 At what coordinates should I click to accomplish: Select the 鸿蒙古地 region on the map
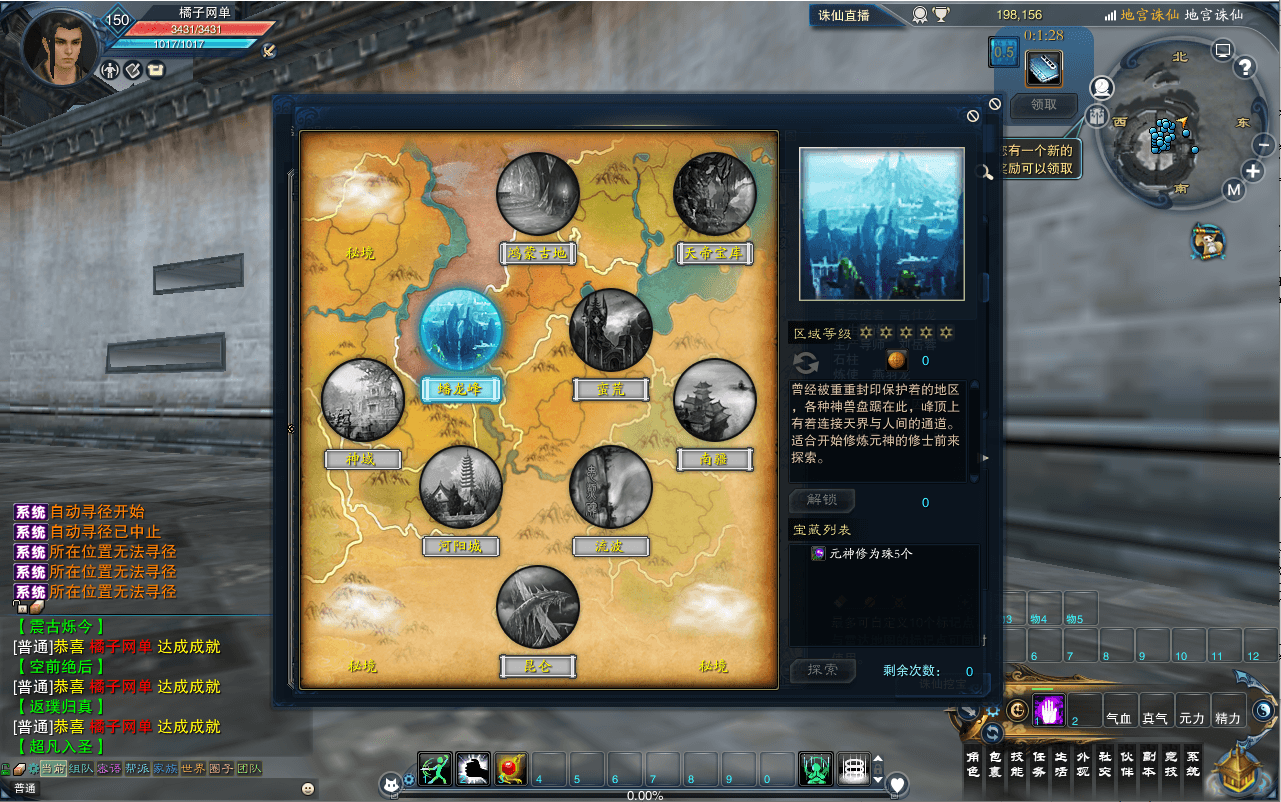coord(538,194)
